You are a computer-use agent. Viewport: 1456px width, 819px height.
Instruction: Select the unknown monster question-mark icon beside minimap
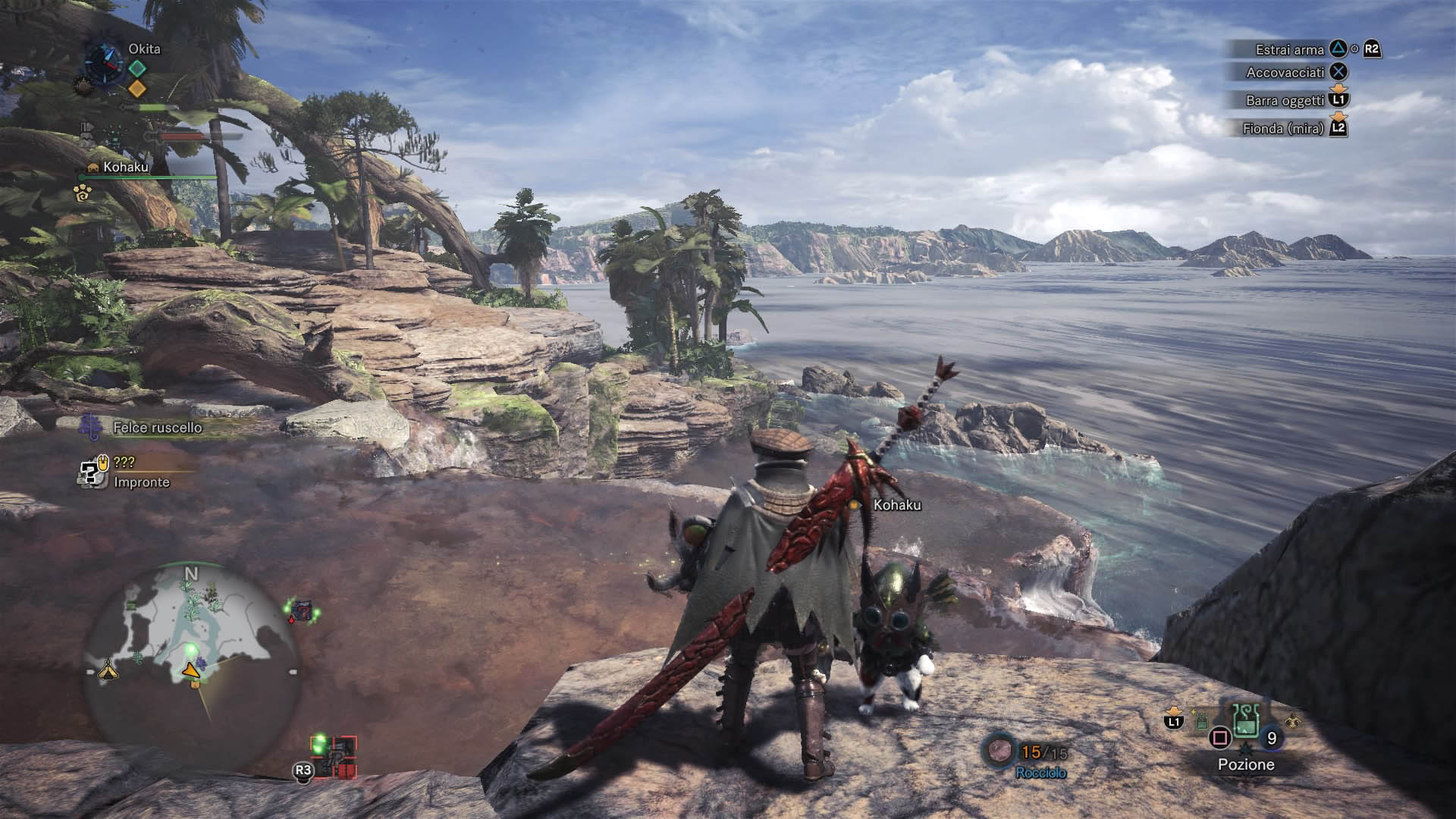[303, 610]
